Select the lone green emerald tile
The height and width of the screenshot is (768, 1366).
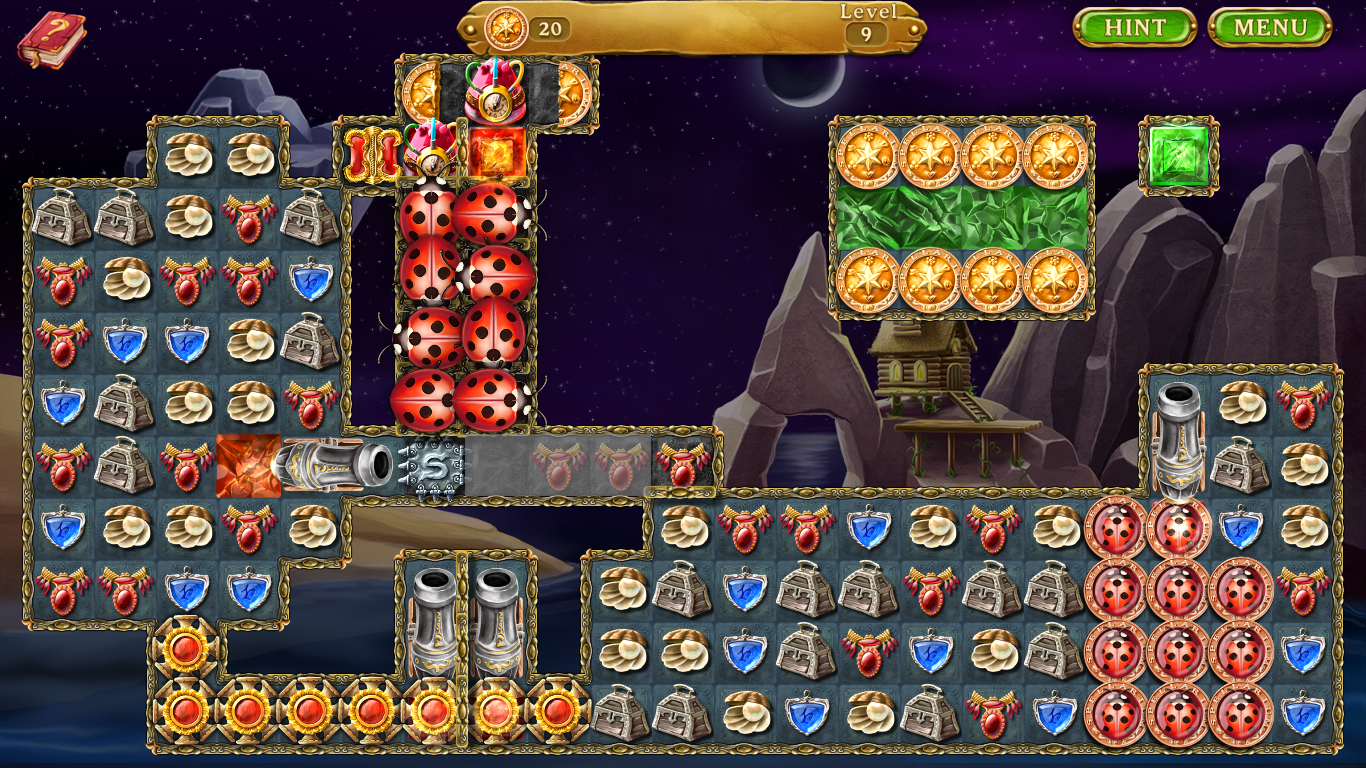(x=1179, y=156)
